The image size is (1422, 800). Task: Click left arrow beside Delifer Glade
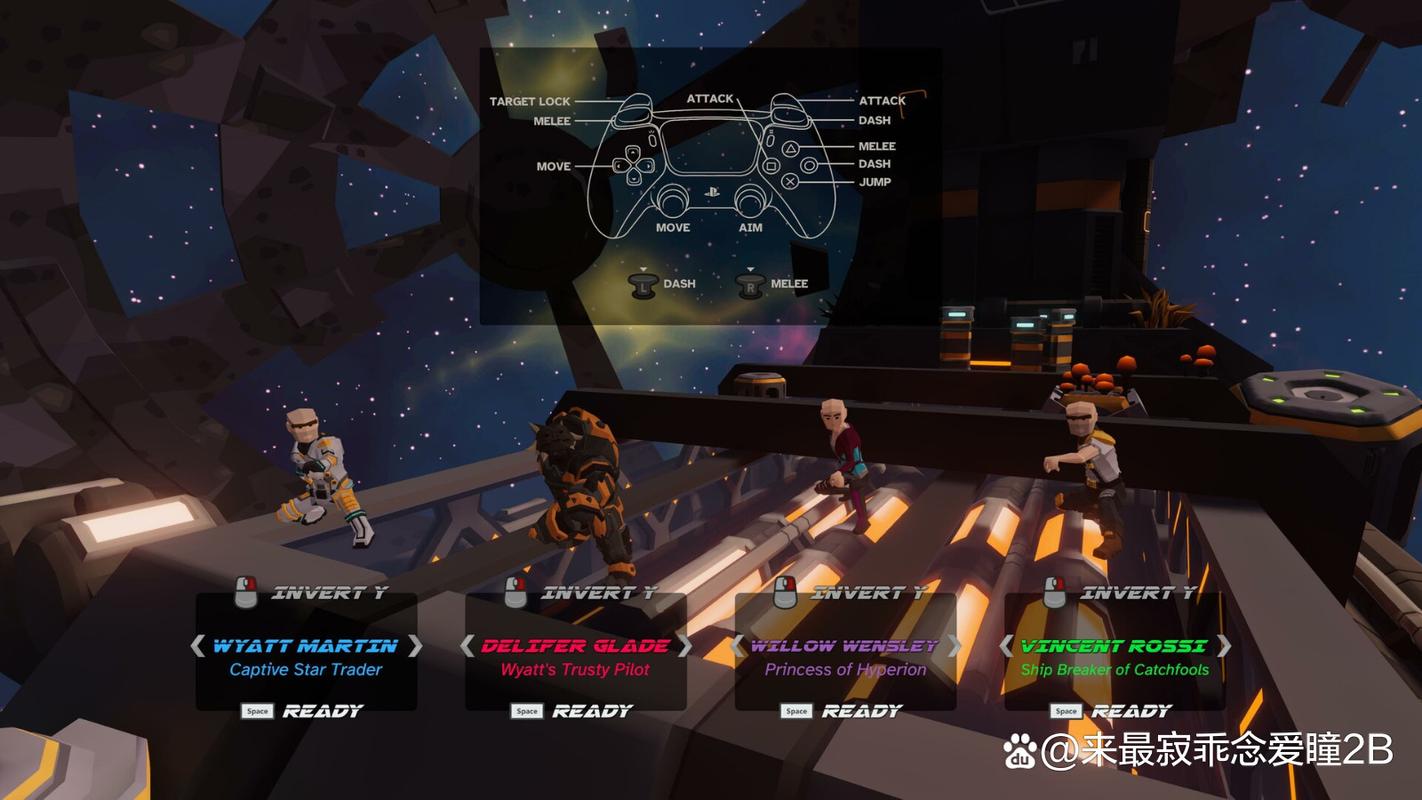tap(467, 646)
